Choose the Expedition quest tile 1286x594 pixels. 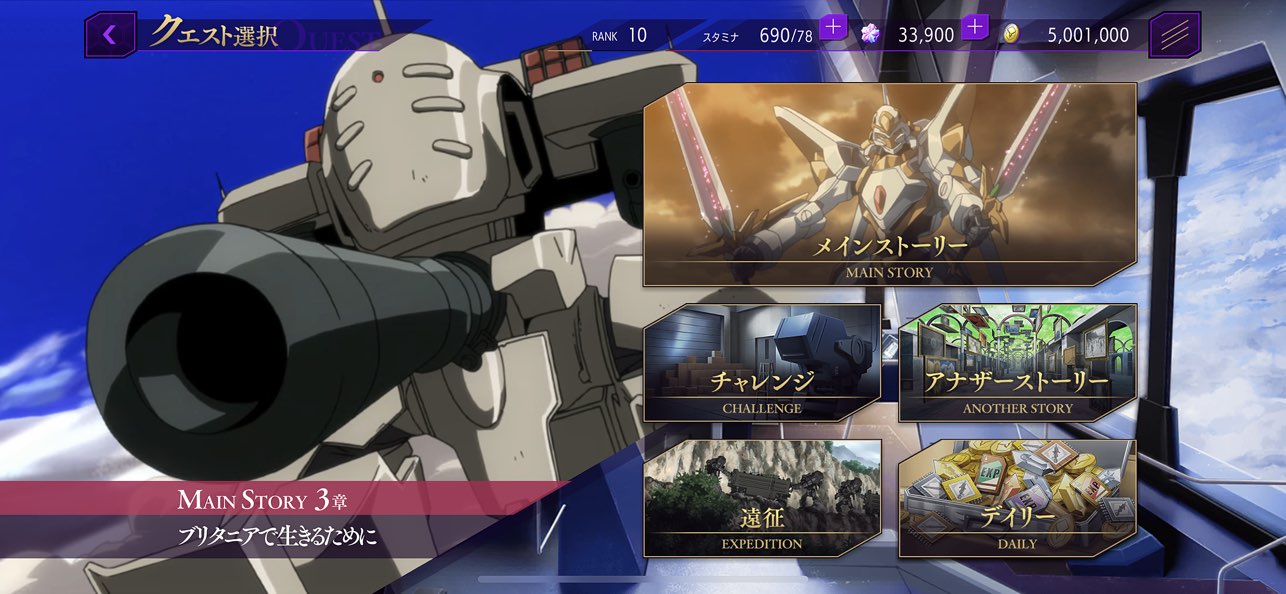tap(762, 498)
